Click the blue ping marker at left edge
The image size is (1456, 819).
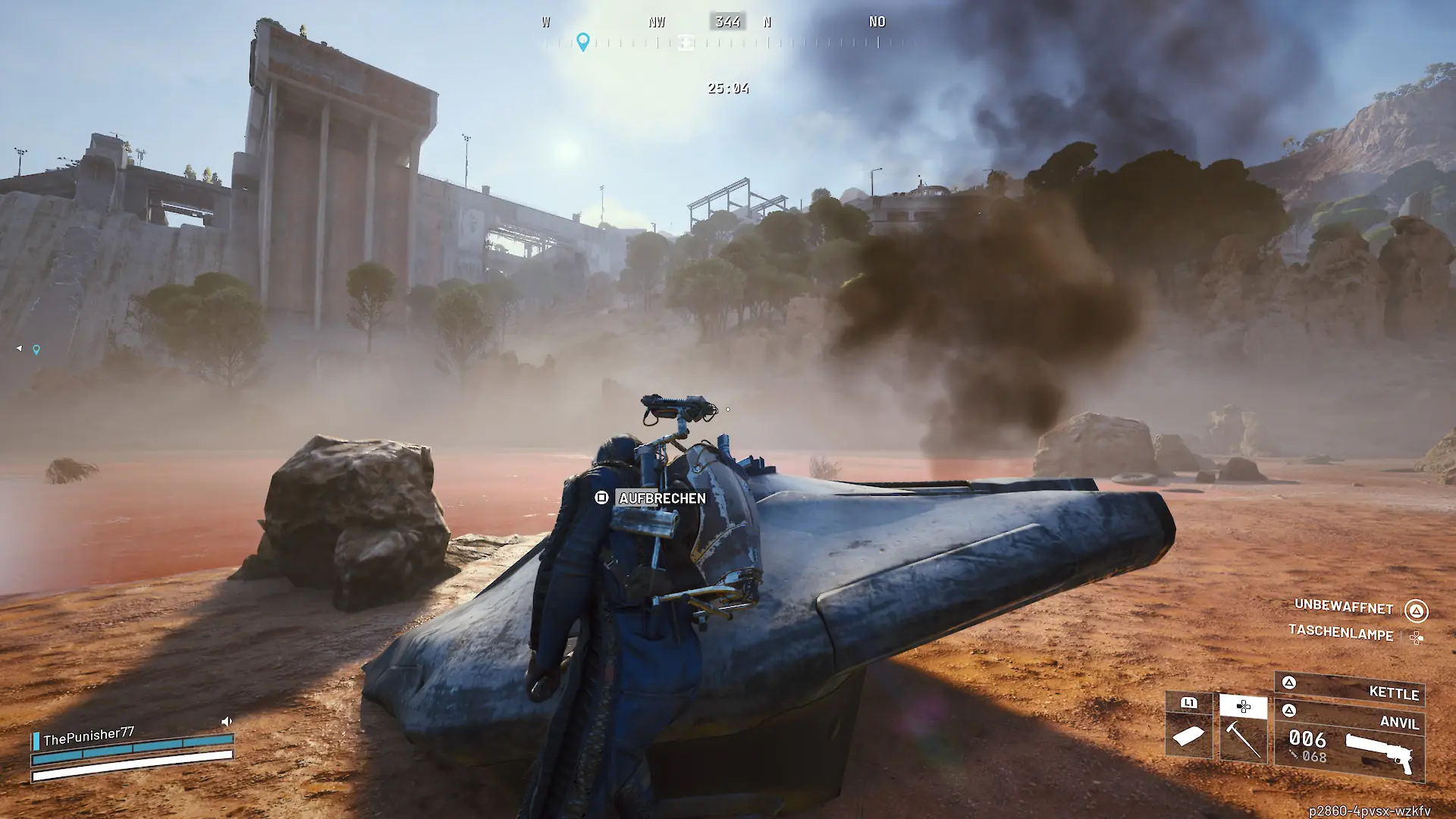36,350
